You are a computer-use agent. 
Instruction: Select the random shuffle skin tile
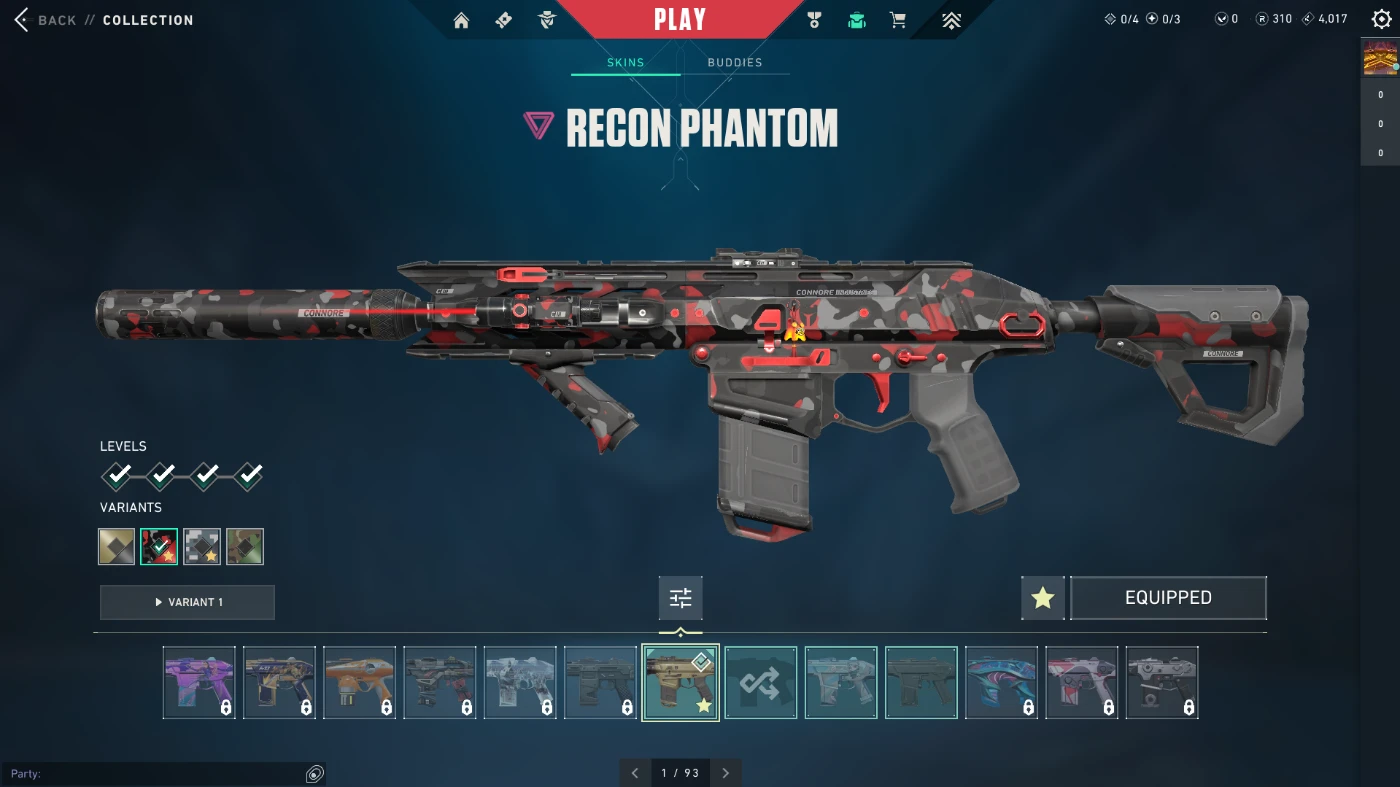(x=761, y=683)
